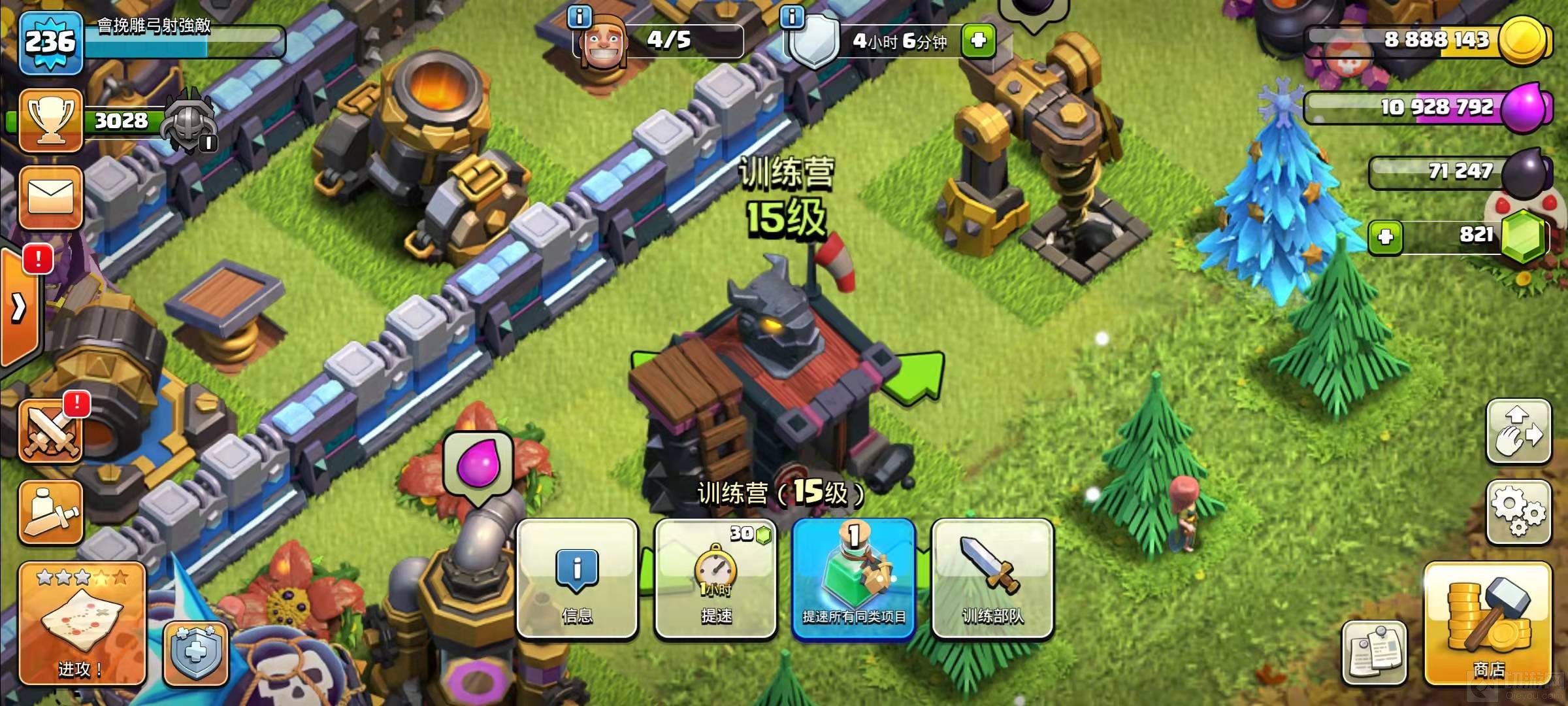The width and height of the screenshot is (1568, 706).
Task: Open the crossed swords clan war button
Action: (x=51, y=432)
